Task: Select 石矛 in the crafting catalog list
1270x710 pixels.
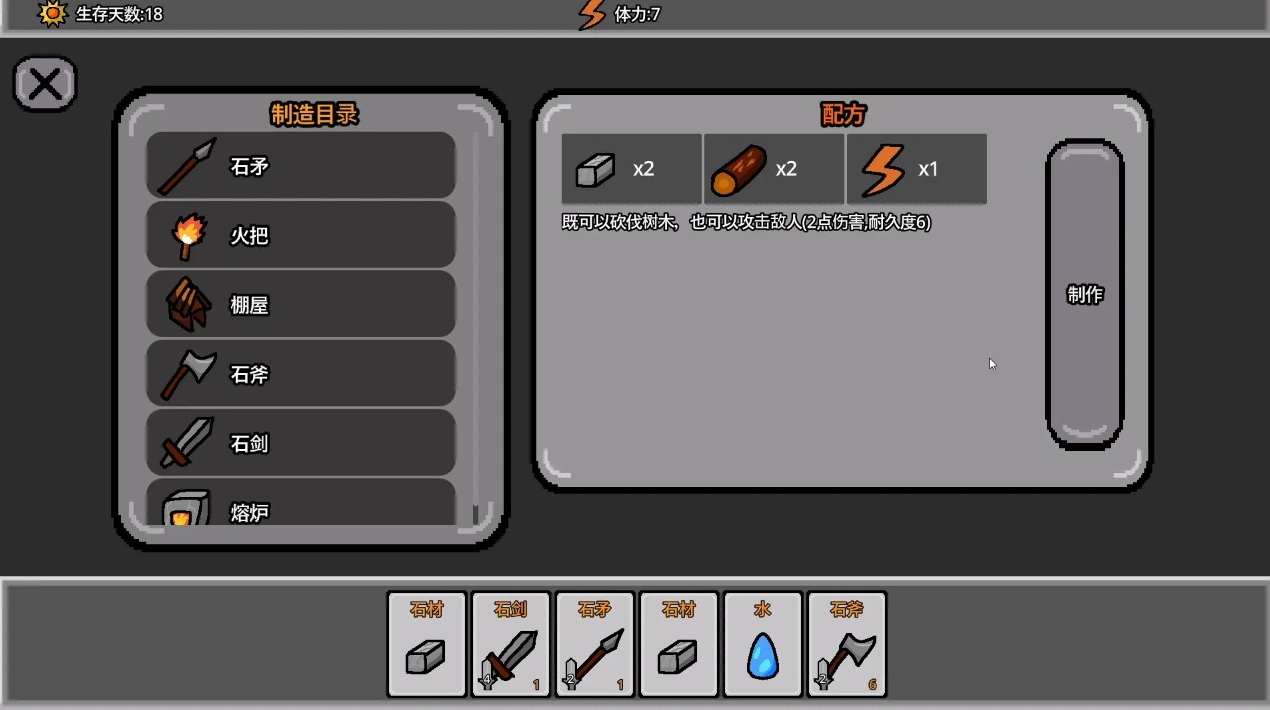Action: pyautogui.click(x=301, y=166)
